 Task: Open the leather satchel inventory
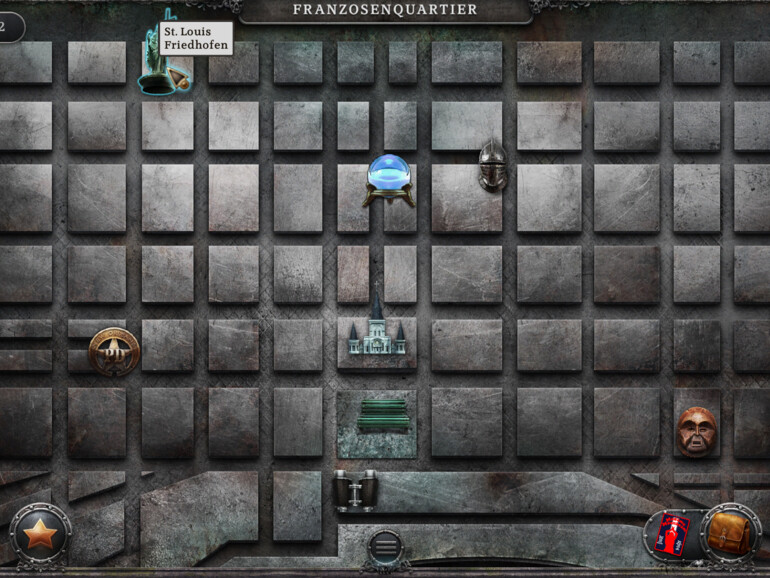729,534
